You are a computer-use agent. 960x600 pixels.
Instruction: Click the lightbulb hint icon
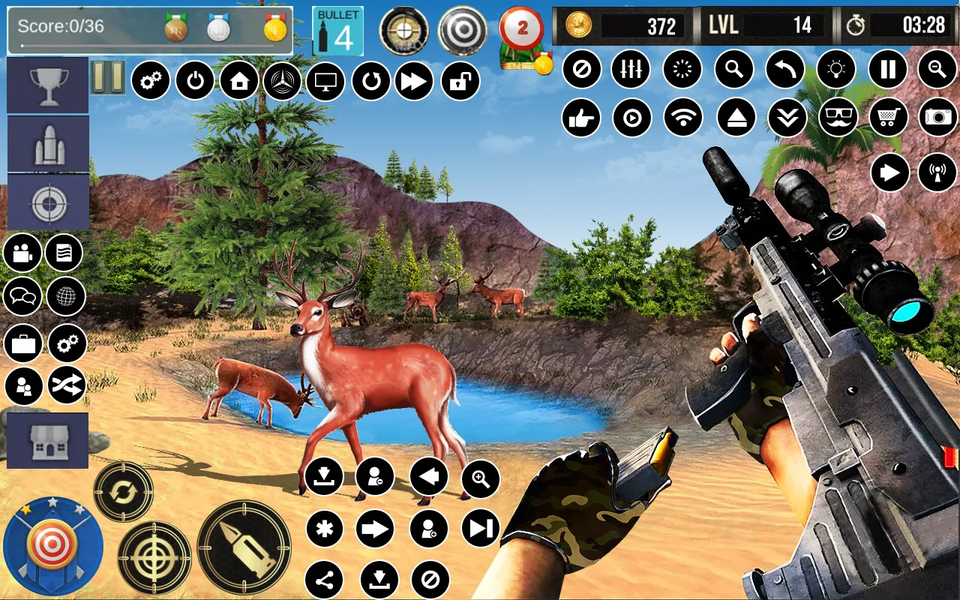(837, 69)
